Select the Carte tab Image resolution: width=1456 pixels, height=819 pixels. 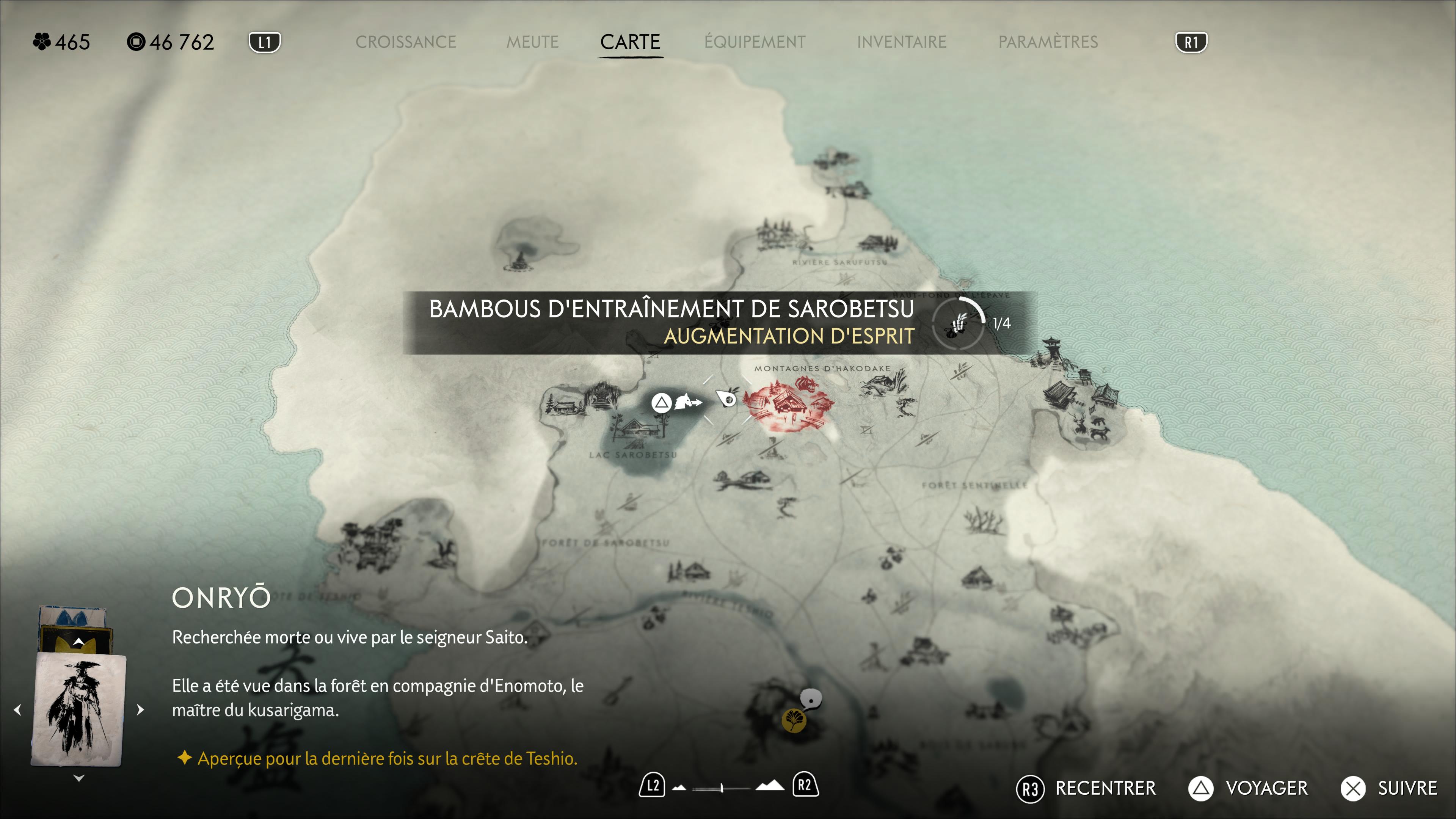point(630,42)
